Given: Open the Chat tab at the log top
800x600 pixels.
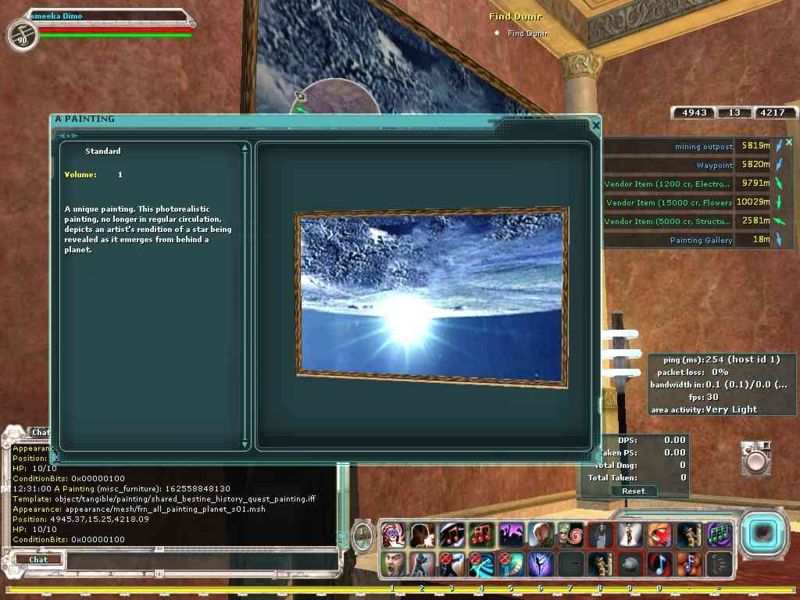Looking at the screenshot, I should coord(40,433).
